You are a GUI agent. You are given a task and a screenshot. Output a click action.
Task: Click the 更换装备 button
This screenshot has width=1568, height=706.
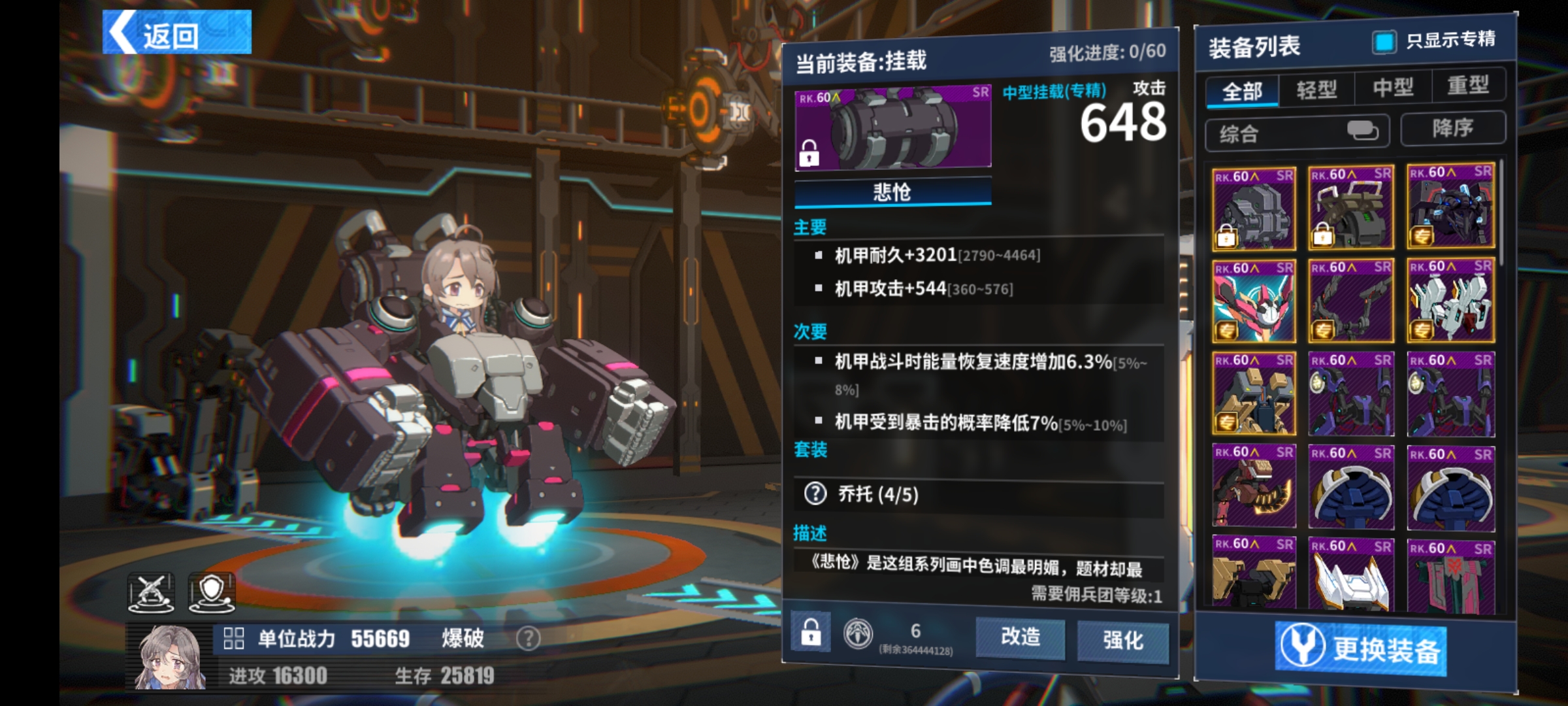click(1360, 648)
